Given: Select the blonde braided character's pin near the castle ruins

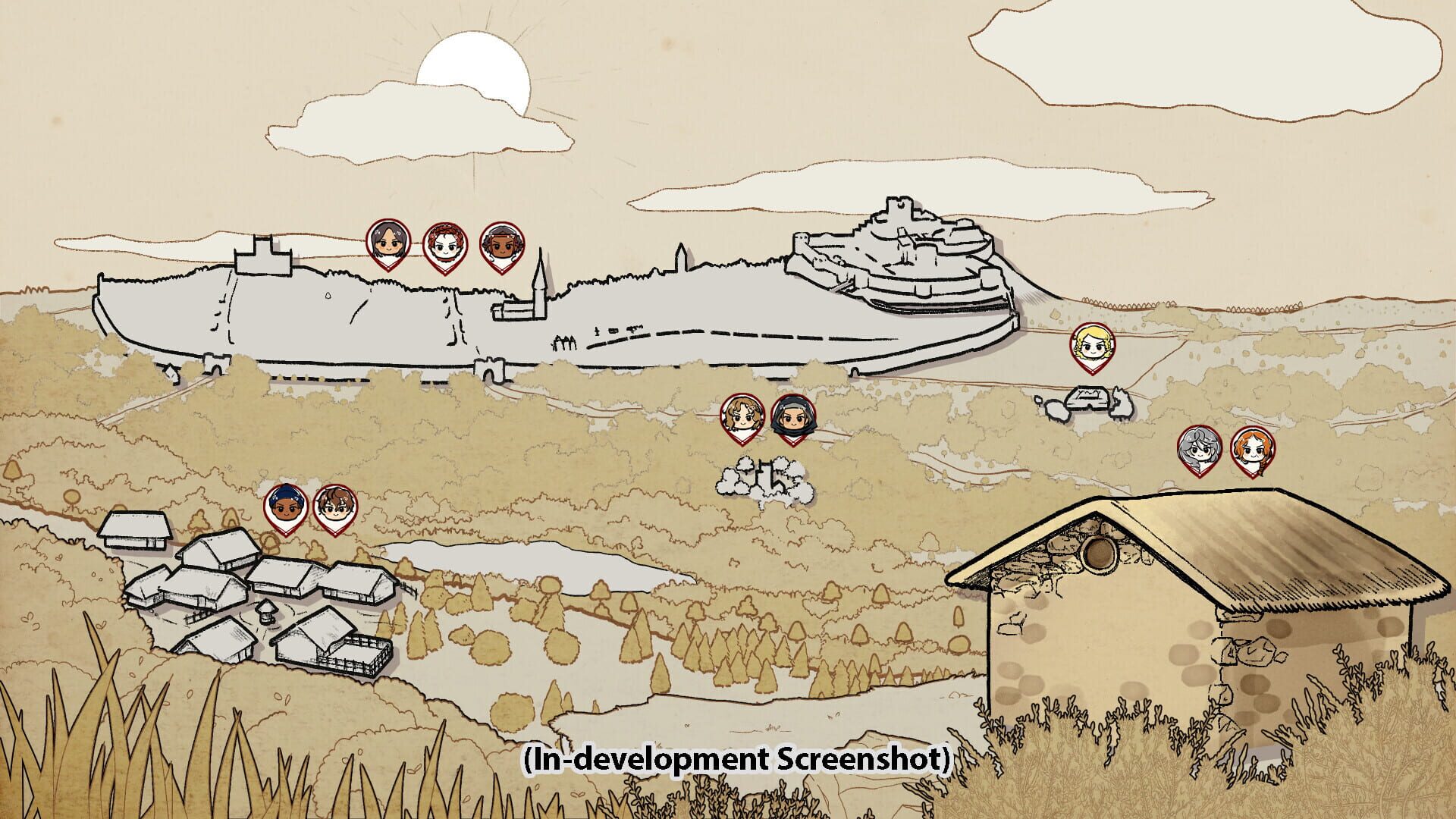Looking at the screenshot, I should pos(1092,346).
